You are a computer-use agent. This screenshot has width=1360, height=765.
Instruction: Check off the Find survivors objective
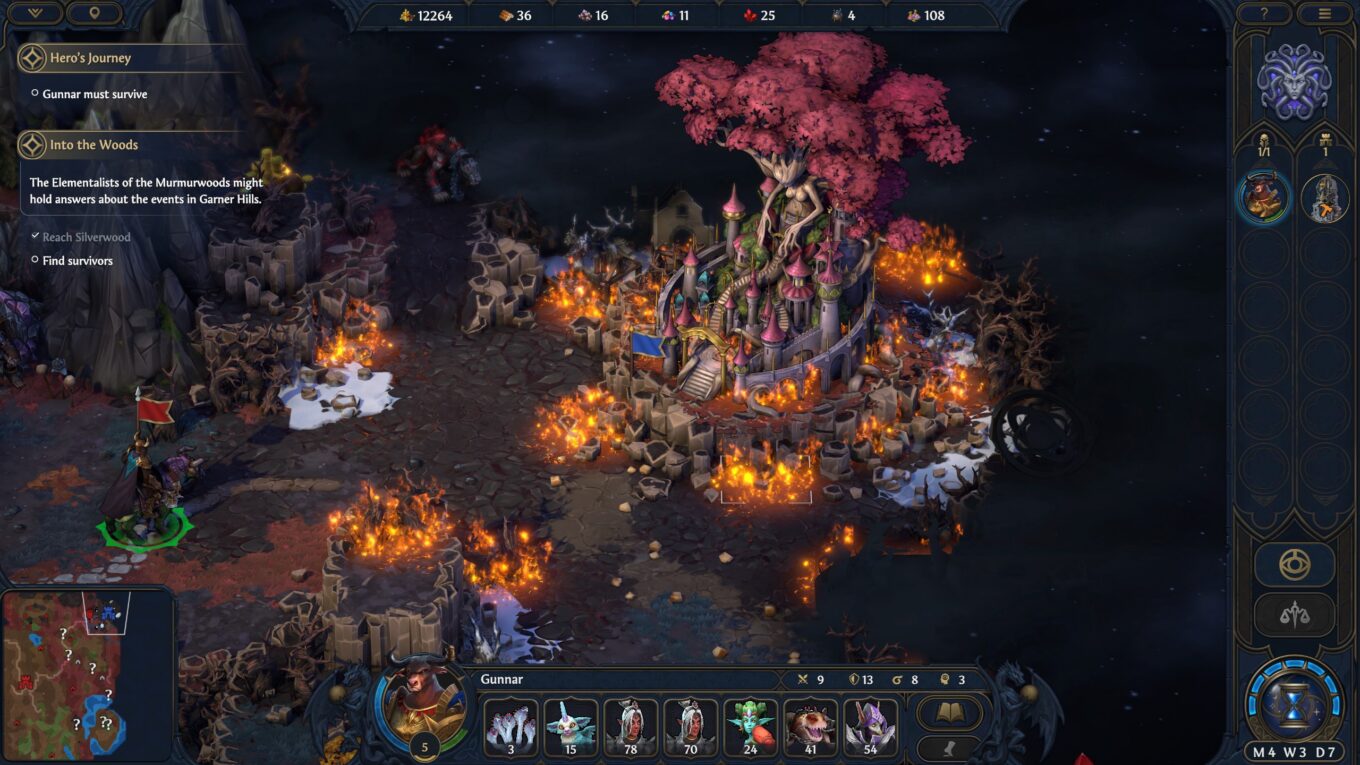click(x=35, y=260)
